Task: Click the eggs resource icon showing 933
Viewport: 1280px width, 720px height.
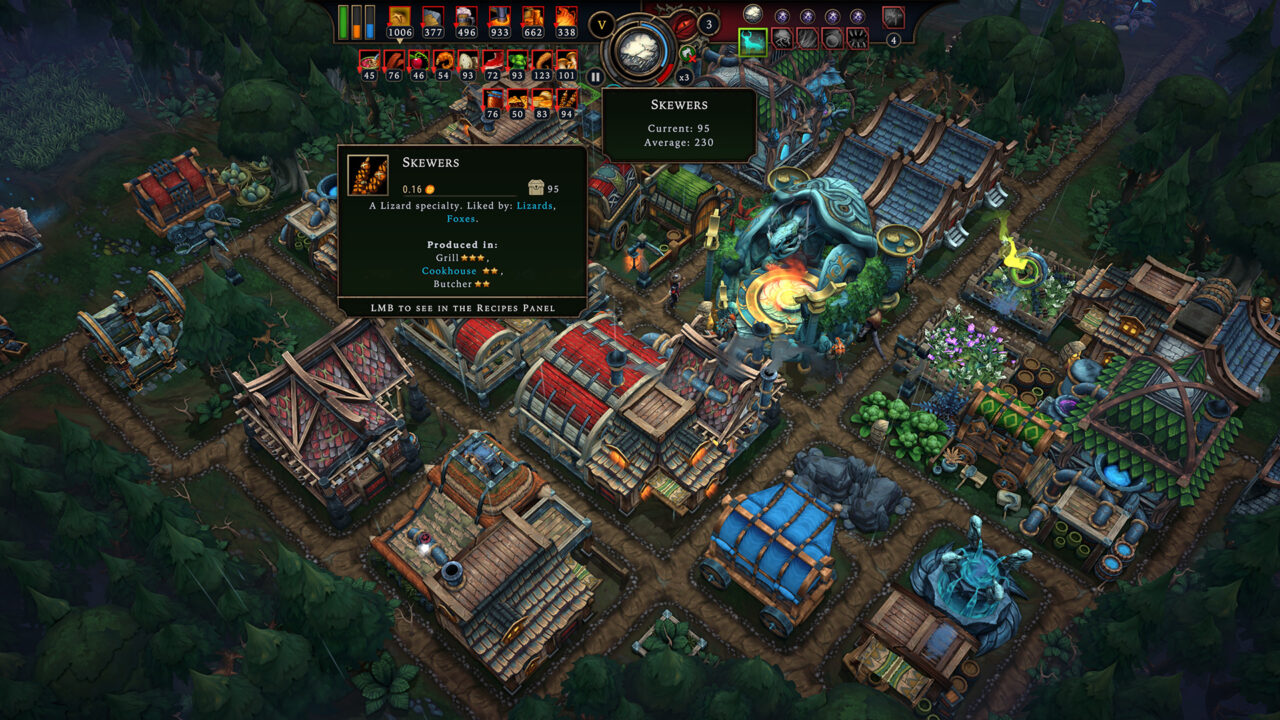Action: tap(499, 18)
